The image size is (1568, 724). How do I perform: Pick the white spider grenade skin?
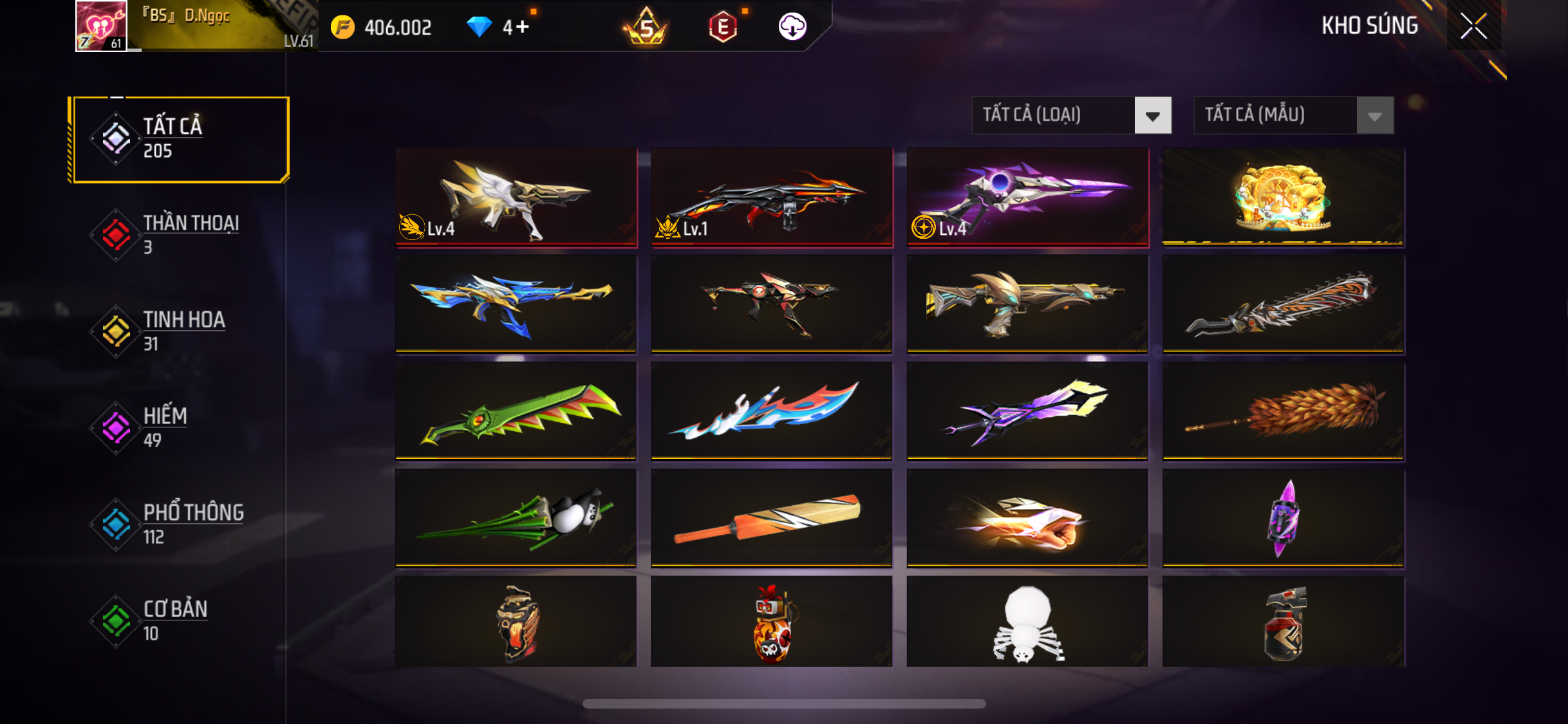tap(1027, 622)
